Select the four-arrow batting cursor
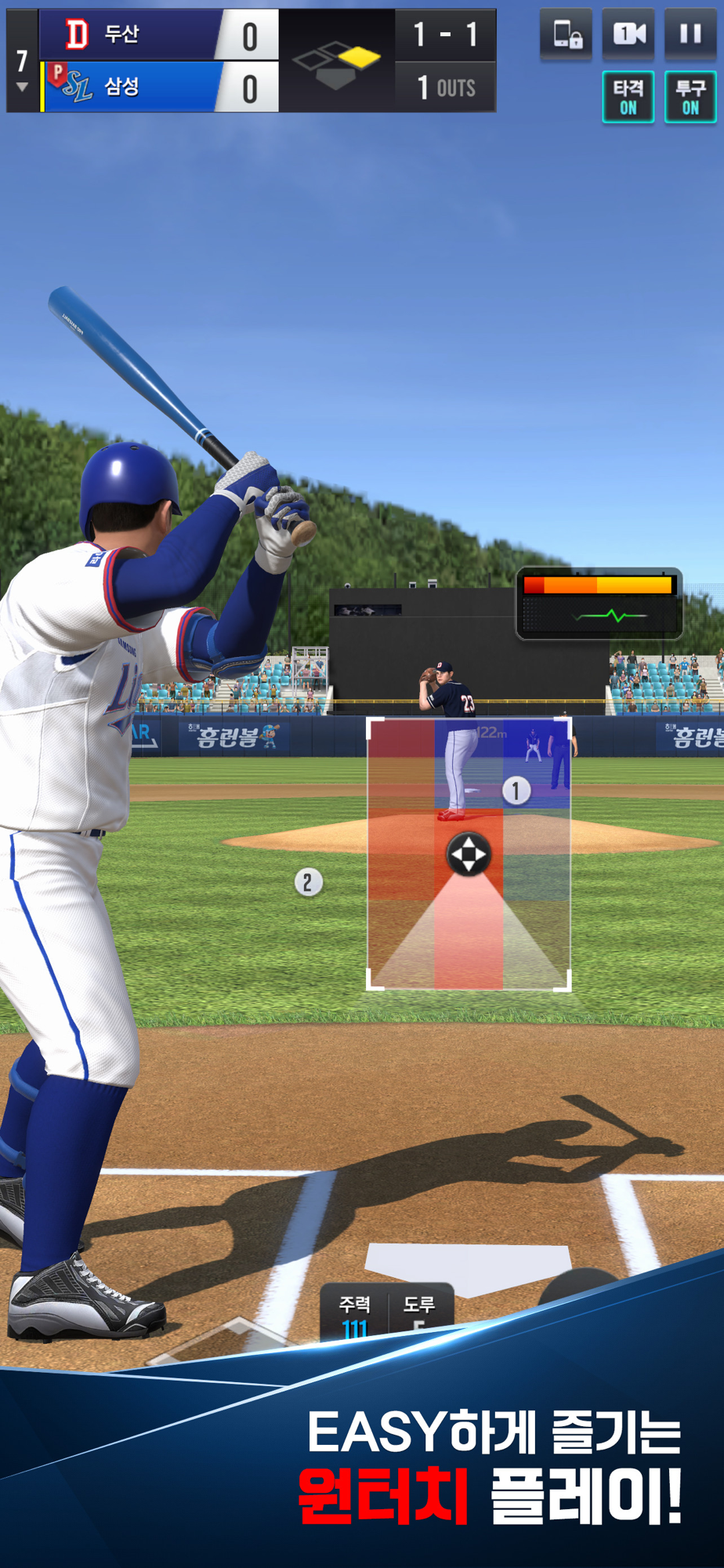 469,854
